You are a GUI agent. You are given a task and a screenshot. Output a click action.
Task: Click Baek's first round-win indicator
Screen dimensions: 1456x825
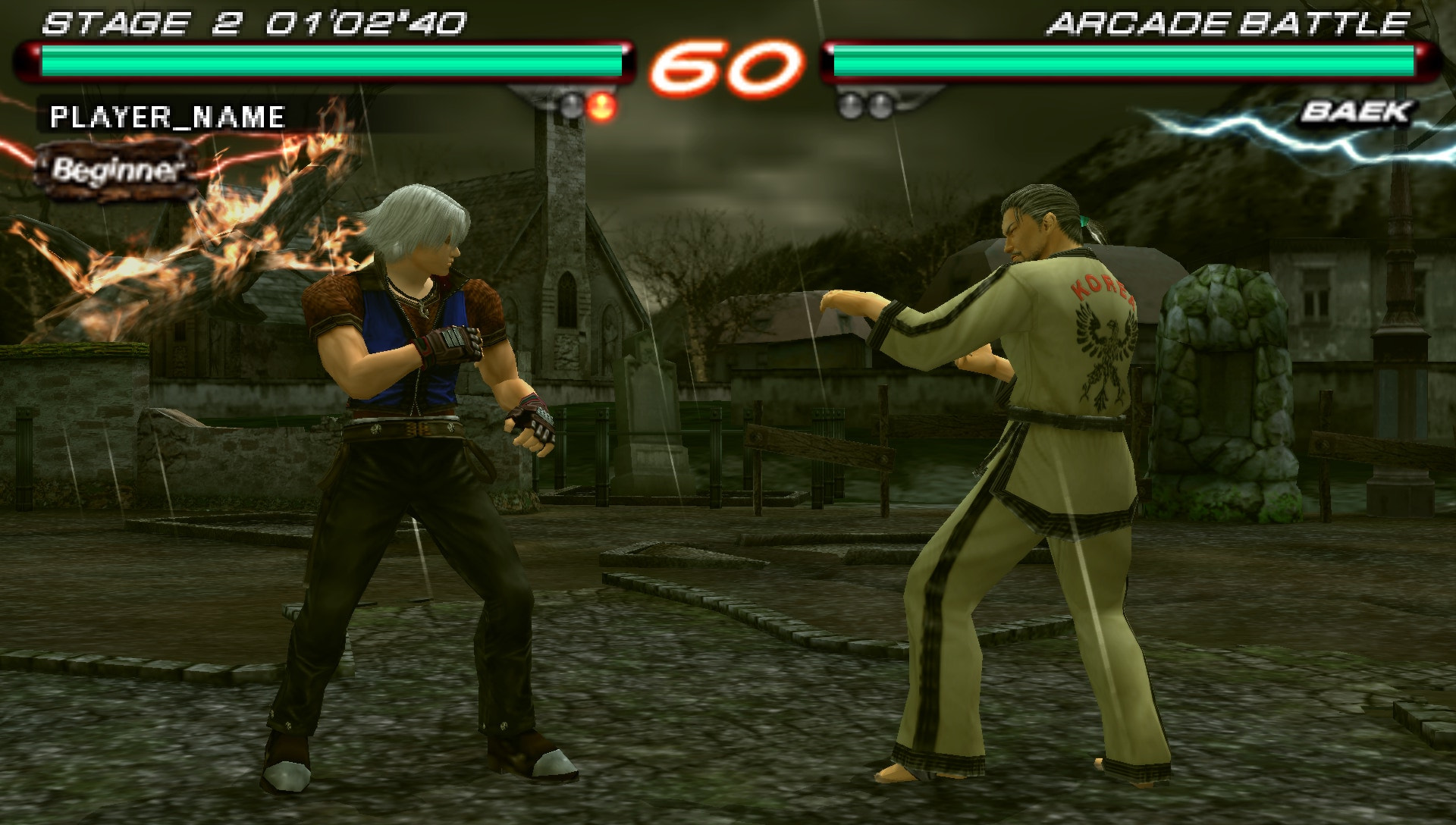849,105
